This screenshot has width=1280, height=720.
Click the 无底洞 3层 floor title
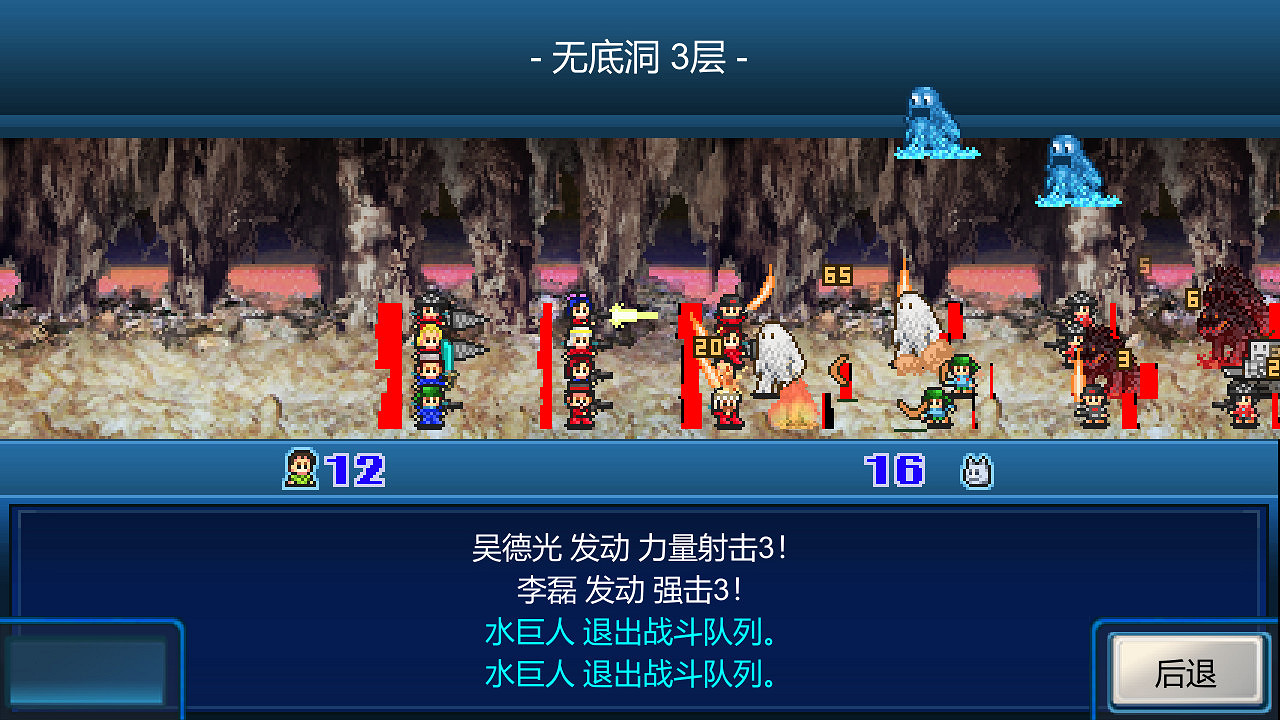[640, 58]
